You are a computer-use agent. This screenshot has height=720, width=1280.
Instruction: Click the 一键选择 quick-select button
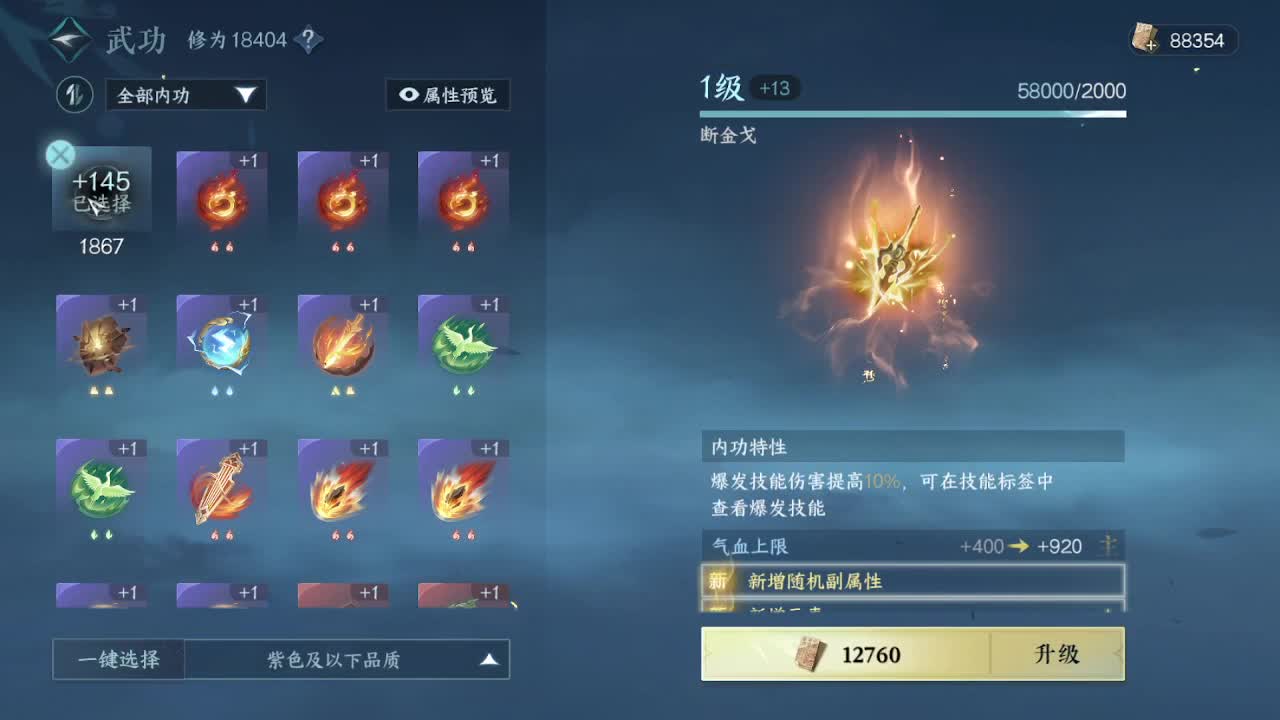click(117, 659)
